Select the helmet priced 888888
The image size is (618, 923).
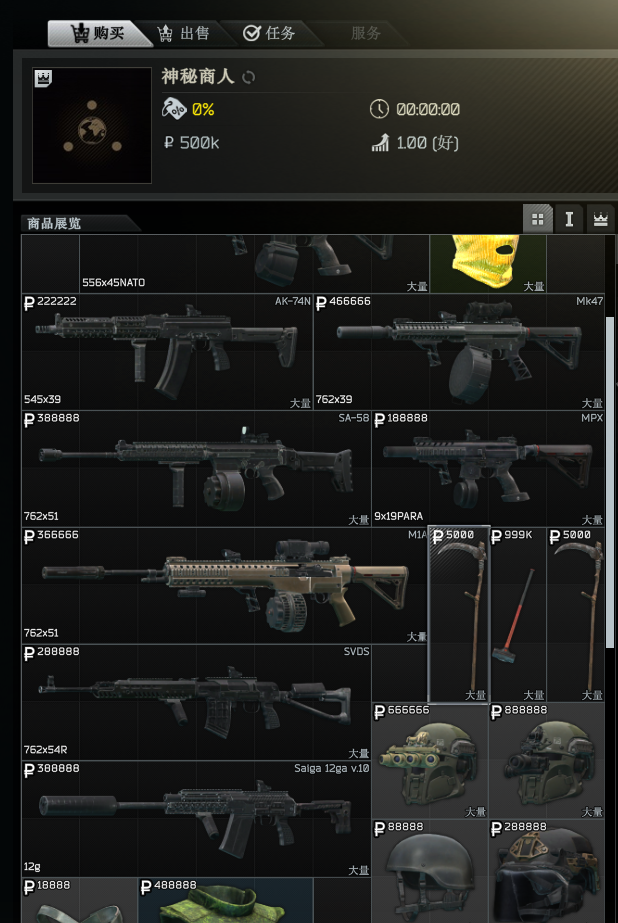point(547,761)
